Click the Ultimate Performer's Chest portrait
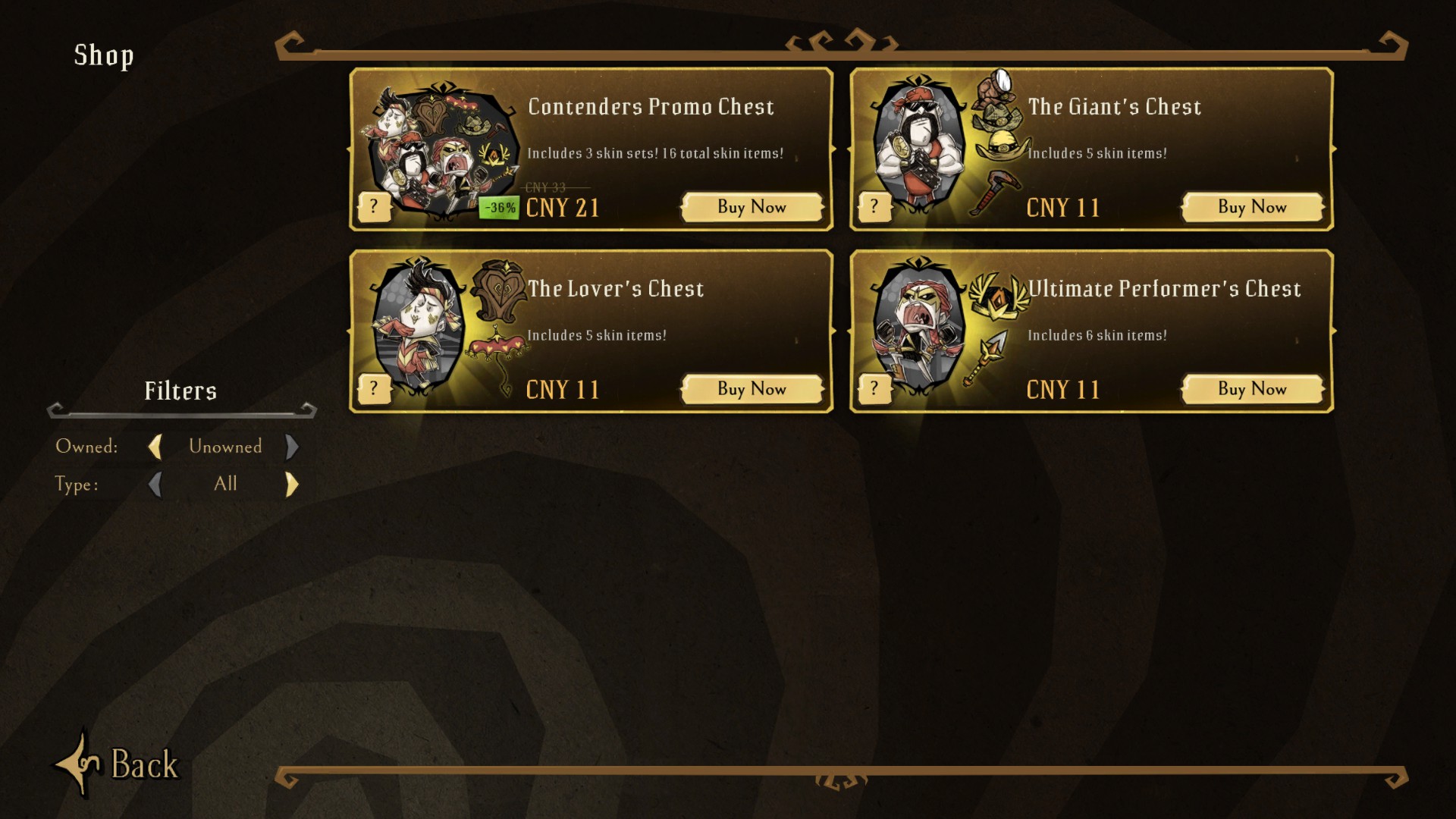The image size is (1456, 819). [x=921, y=326]
